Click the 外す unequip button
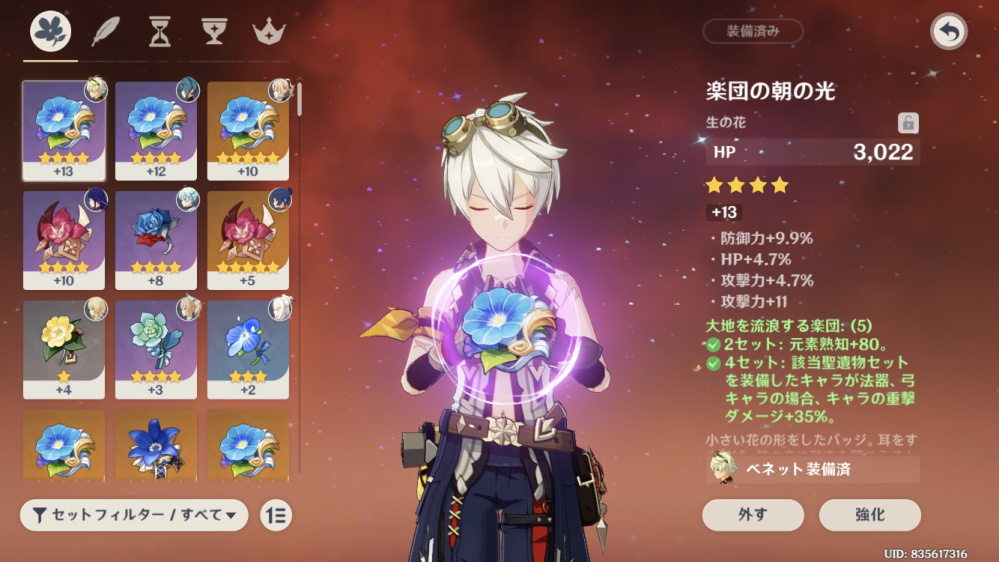The width and height of the screenshot is (999, 562). (753, 515)
